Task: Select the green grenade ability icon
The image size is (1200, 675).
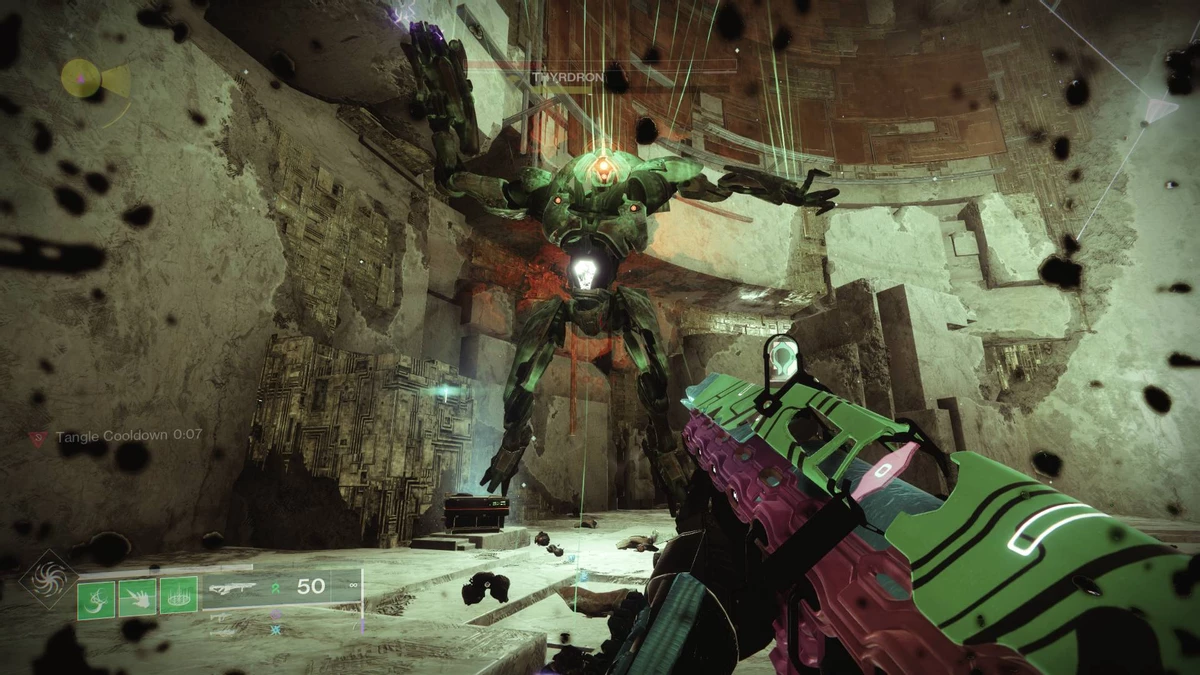Action: [97, 598]
